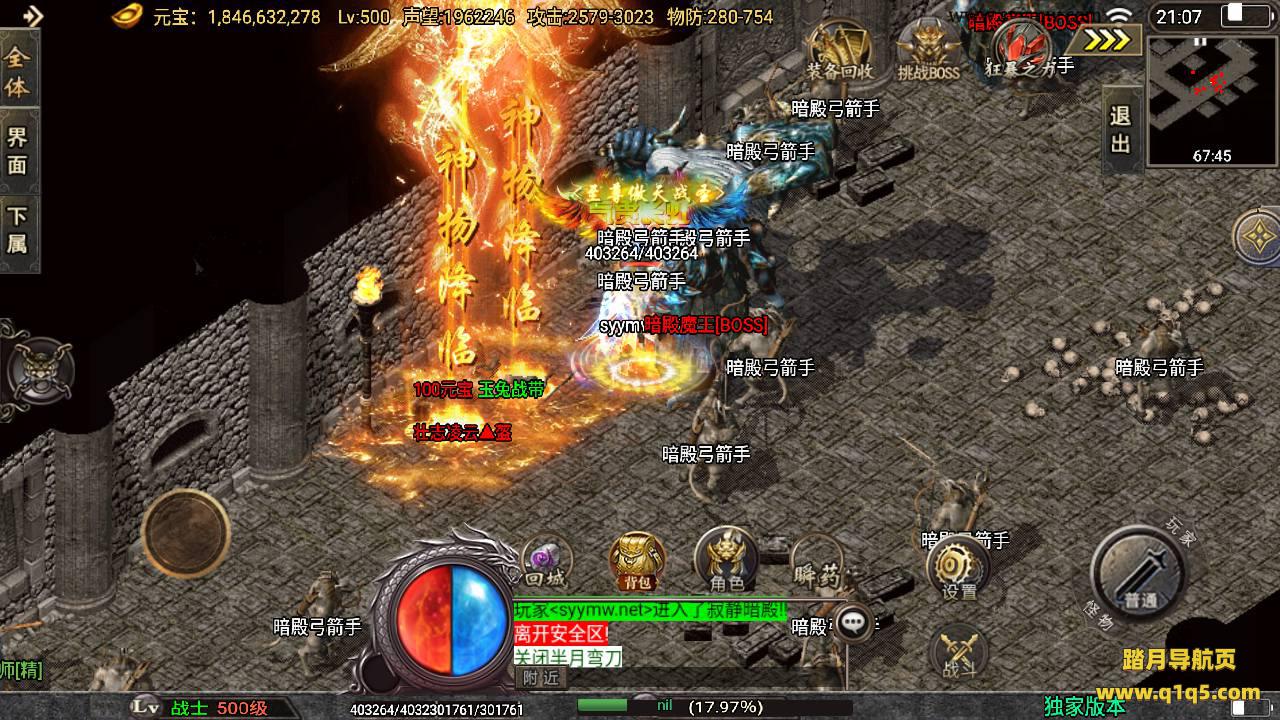1280x720 pixels.
Task: Show the 角色 character sheet
Action: click(726, 559)
